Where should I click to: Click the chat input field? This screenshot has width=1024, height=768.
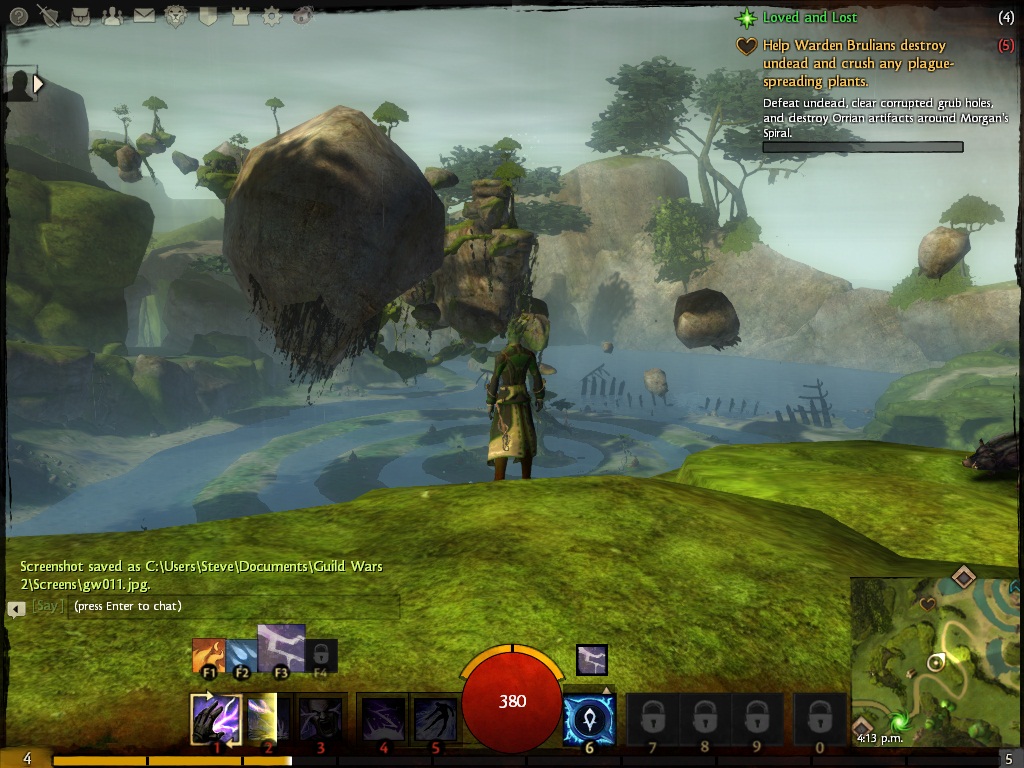[x=234, y=606]
